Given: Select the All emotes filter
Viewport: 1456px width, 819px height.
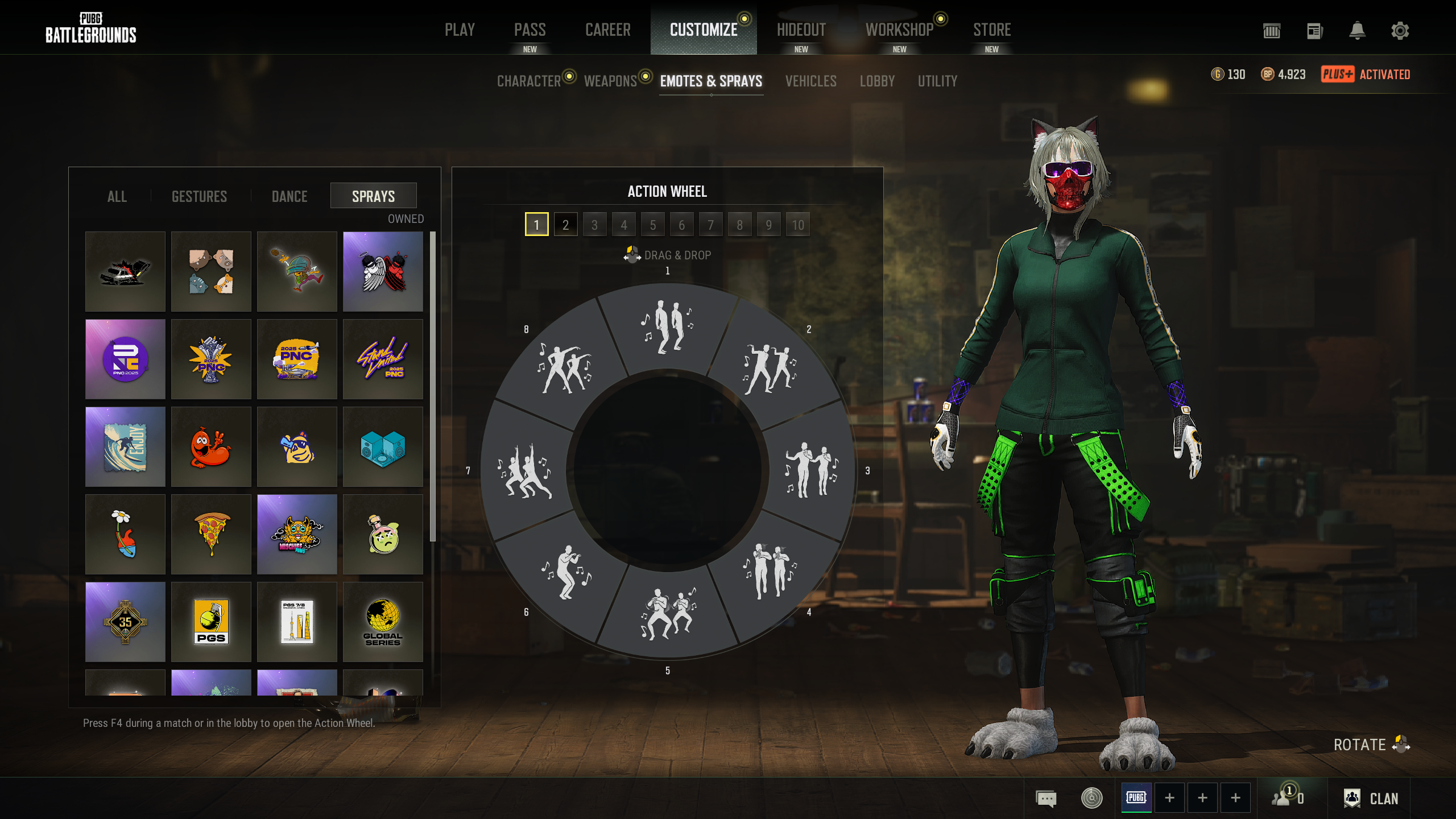Looking at the screenshot, I should (x=117, y=196).
